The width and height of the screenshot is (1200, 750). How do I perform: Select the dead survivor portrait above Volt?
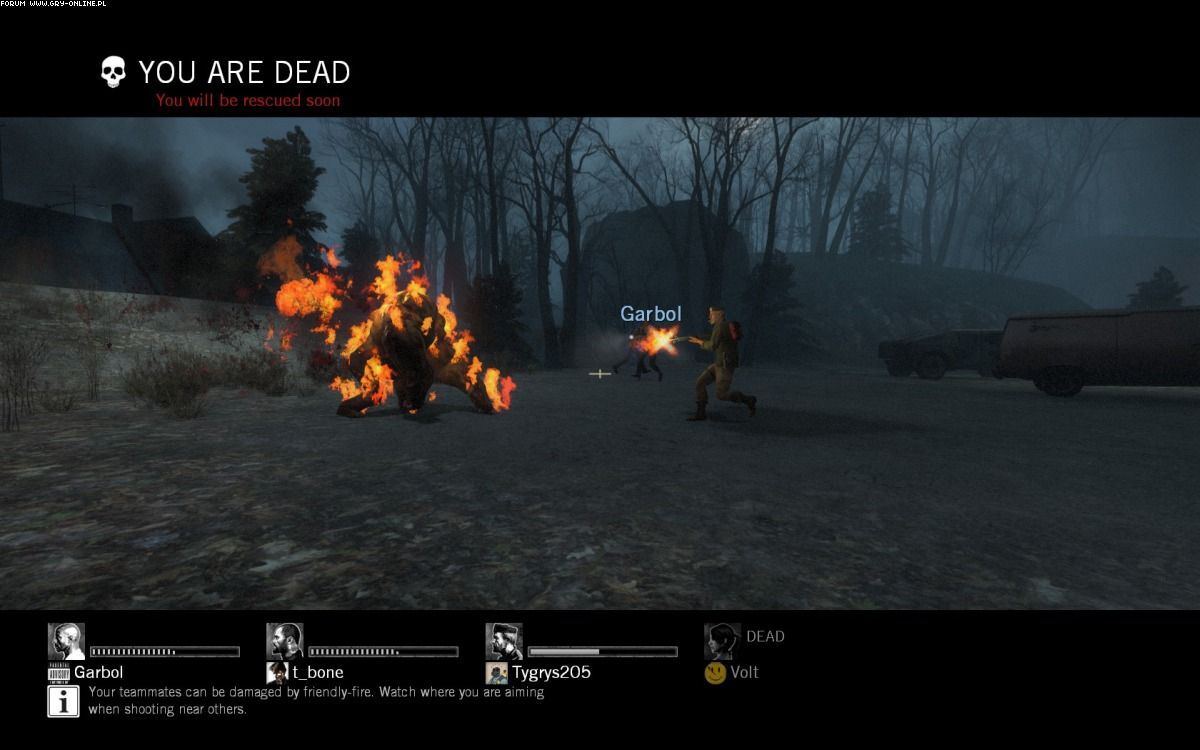click(x=722, y=641)
